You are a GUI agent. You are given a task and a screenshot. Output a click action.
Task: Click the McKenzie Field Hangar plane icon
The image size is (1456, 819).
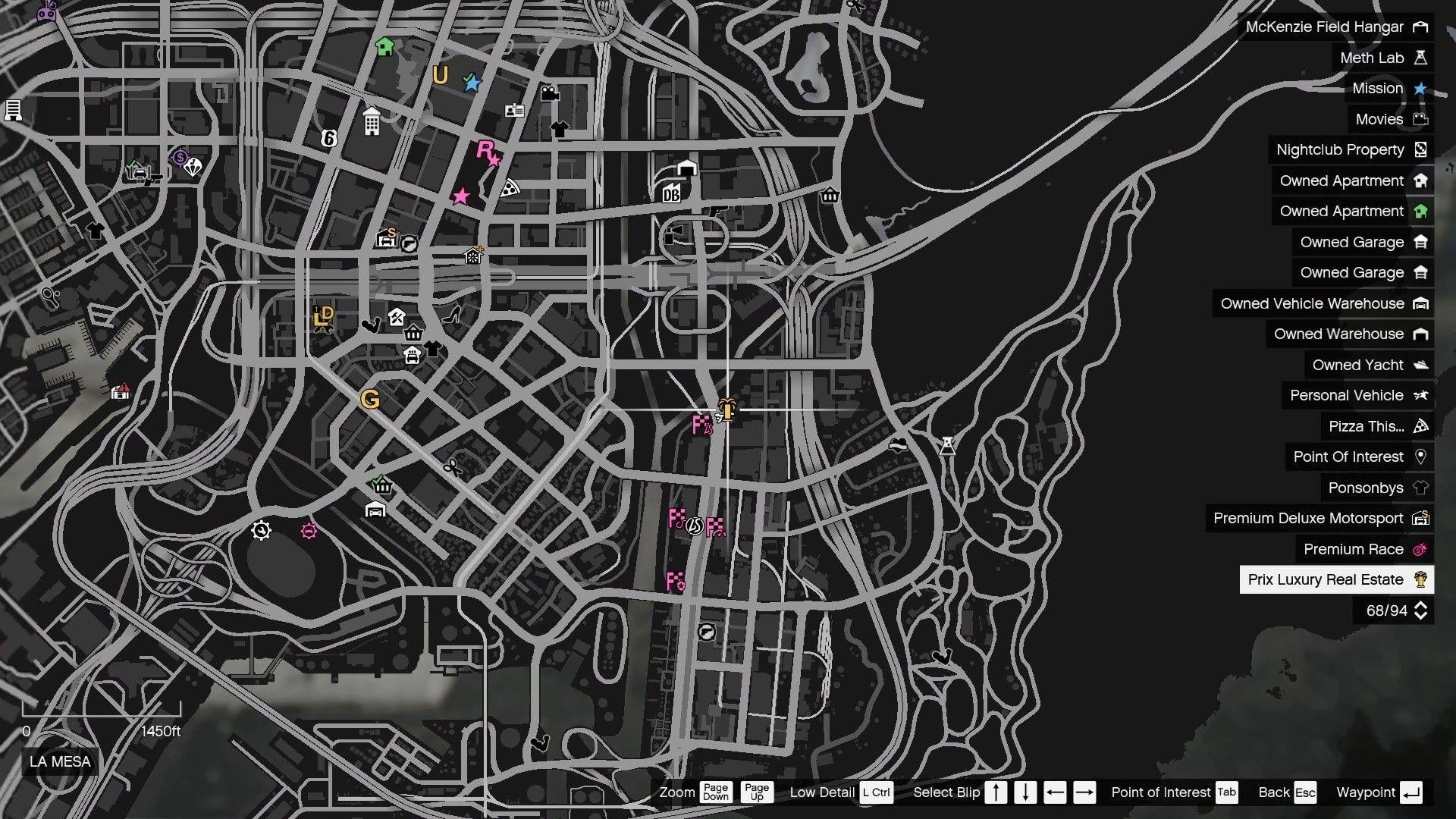click(x=1420, y=27)
